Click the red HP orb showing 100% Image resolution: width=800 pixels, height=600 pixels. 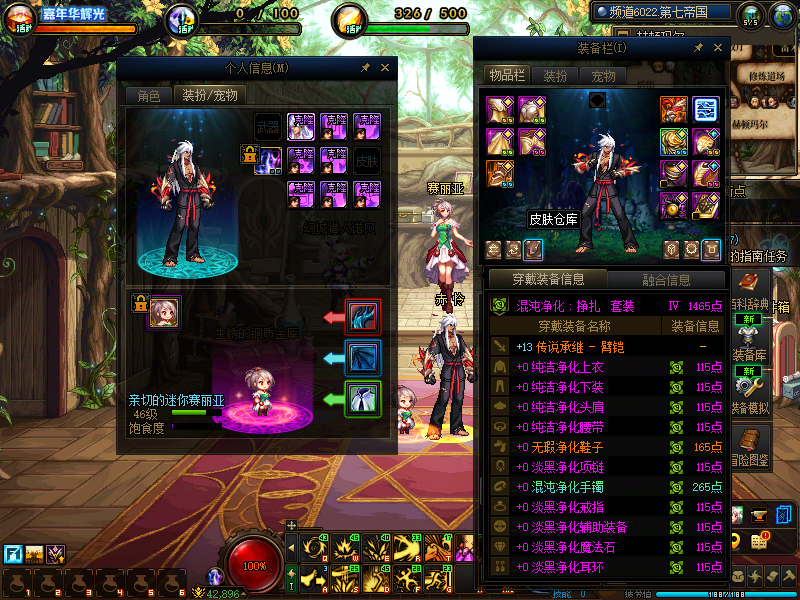tap(256, 564)
